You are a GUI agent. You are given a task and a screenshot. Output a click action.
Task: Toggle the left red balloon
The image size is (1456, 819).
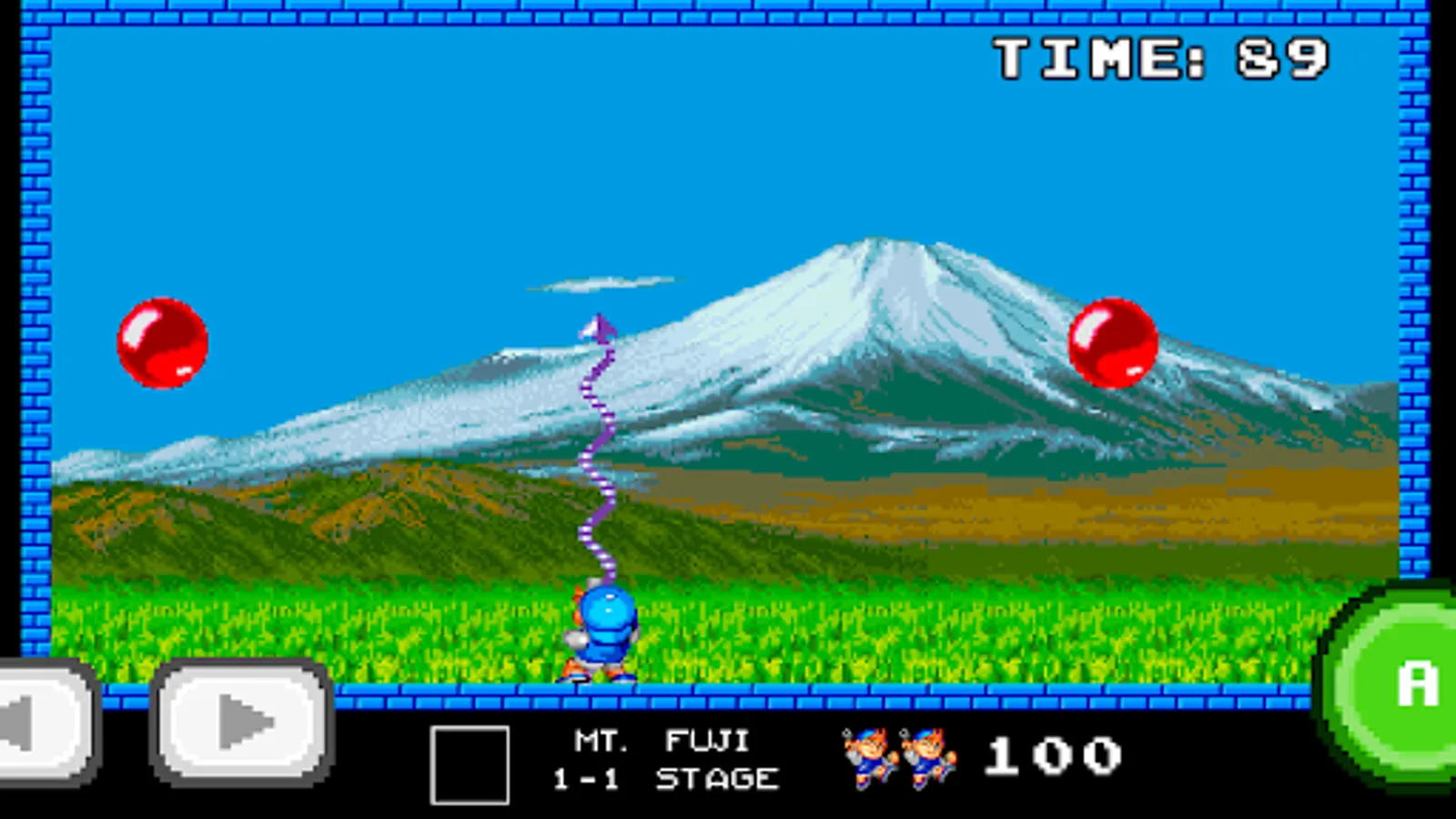pos(164,343)
